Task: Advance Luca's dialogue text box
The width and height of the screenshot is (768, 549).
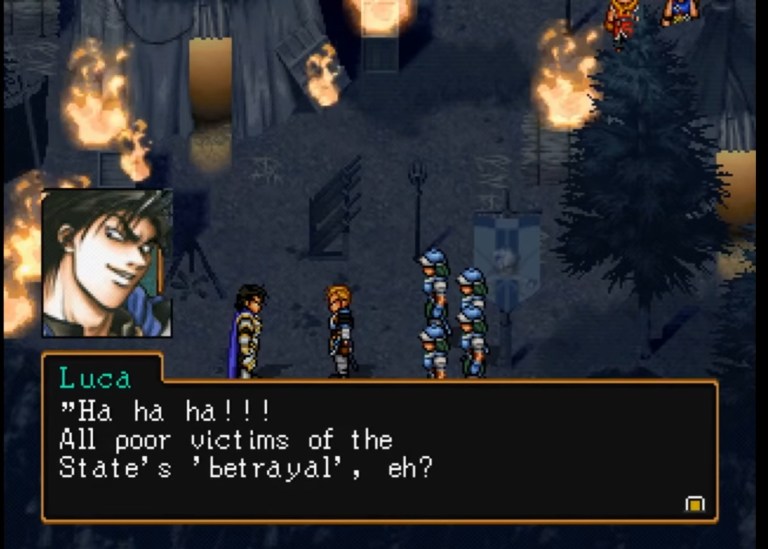Action: tap(380, 450)
